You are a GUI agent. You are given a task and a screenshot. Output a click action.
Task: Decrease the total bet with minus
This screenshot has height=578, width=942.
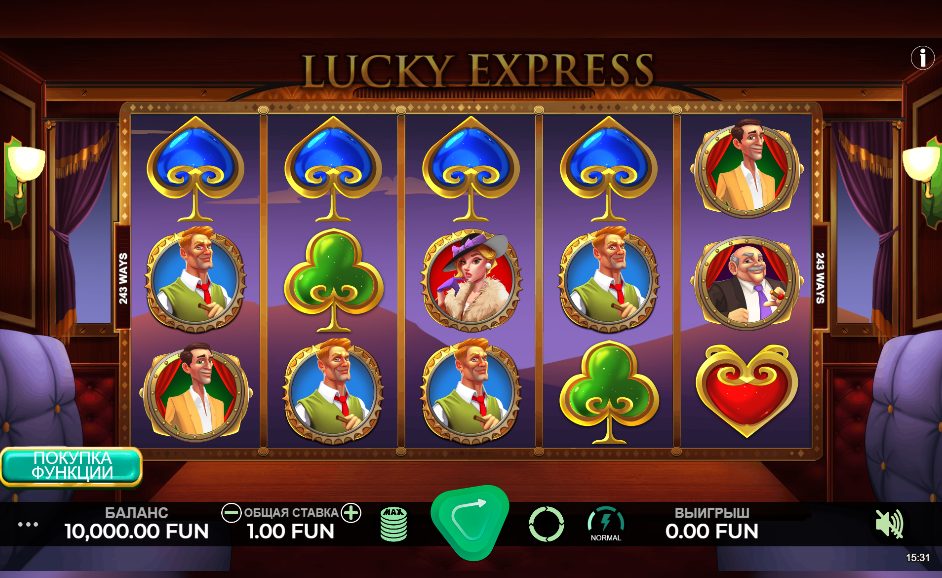(x=231, y=513)
